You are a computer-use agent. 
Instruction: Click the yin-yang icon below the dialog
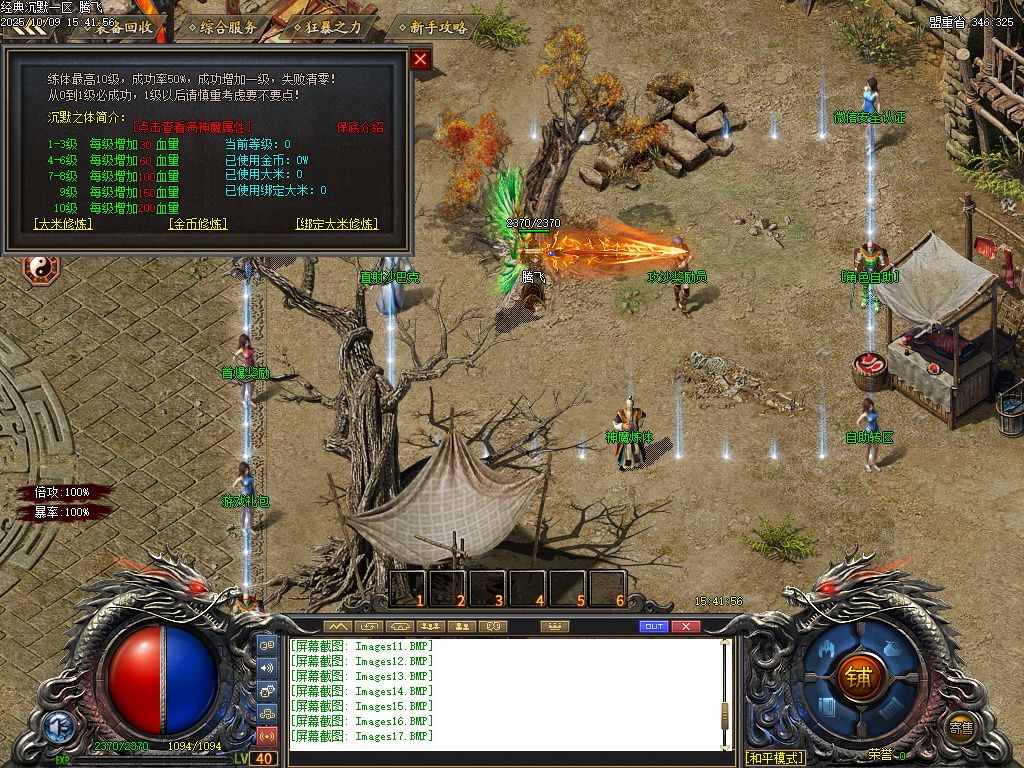(x=42, y=267)
